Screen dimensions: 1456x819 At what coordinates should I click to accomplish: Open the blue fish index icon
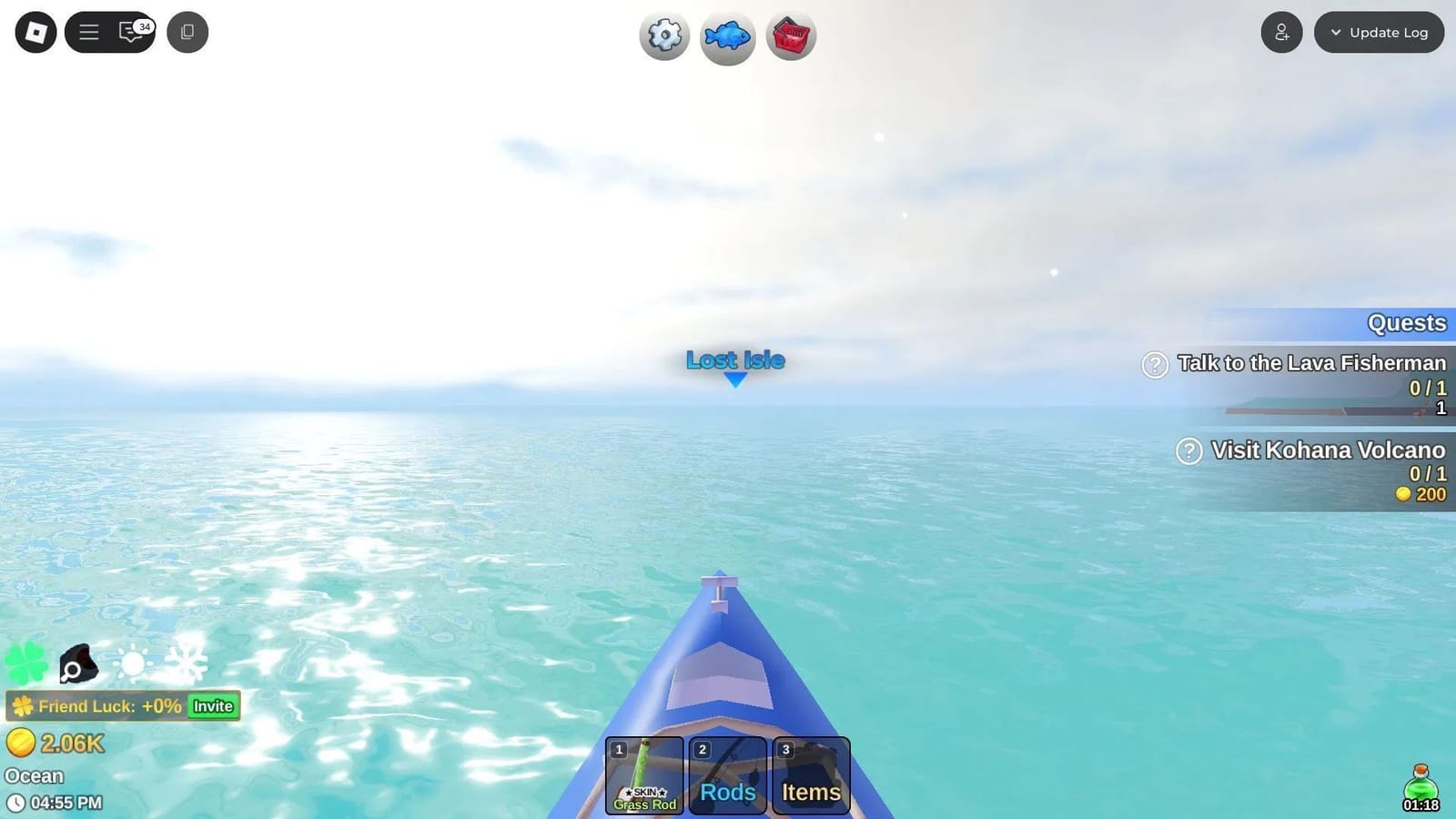click(726, 35)
